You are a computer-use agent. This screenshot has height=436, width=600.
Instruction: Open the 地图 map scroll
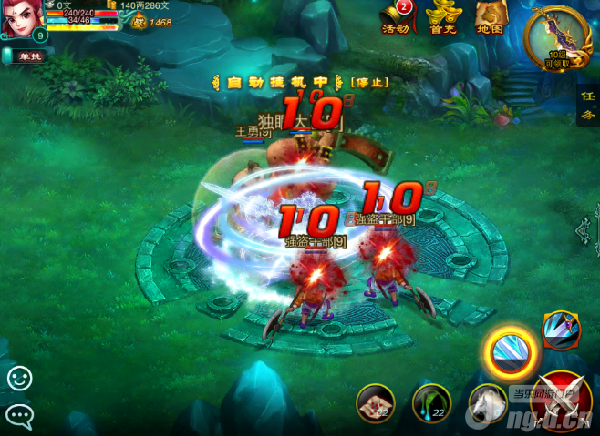coord(489,18)
